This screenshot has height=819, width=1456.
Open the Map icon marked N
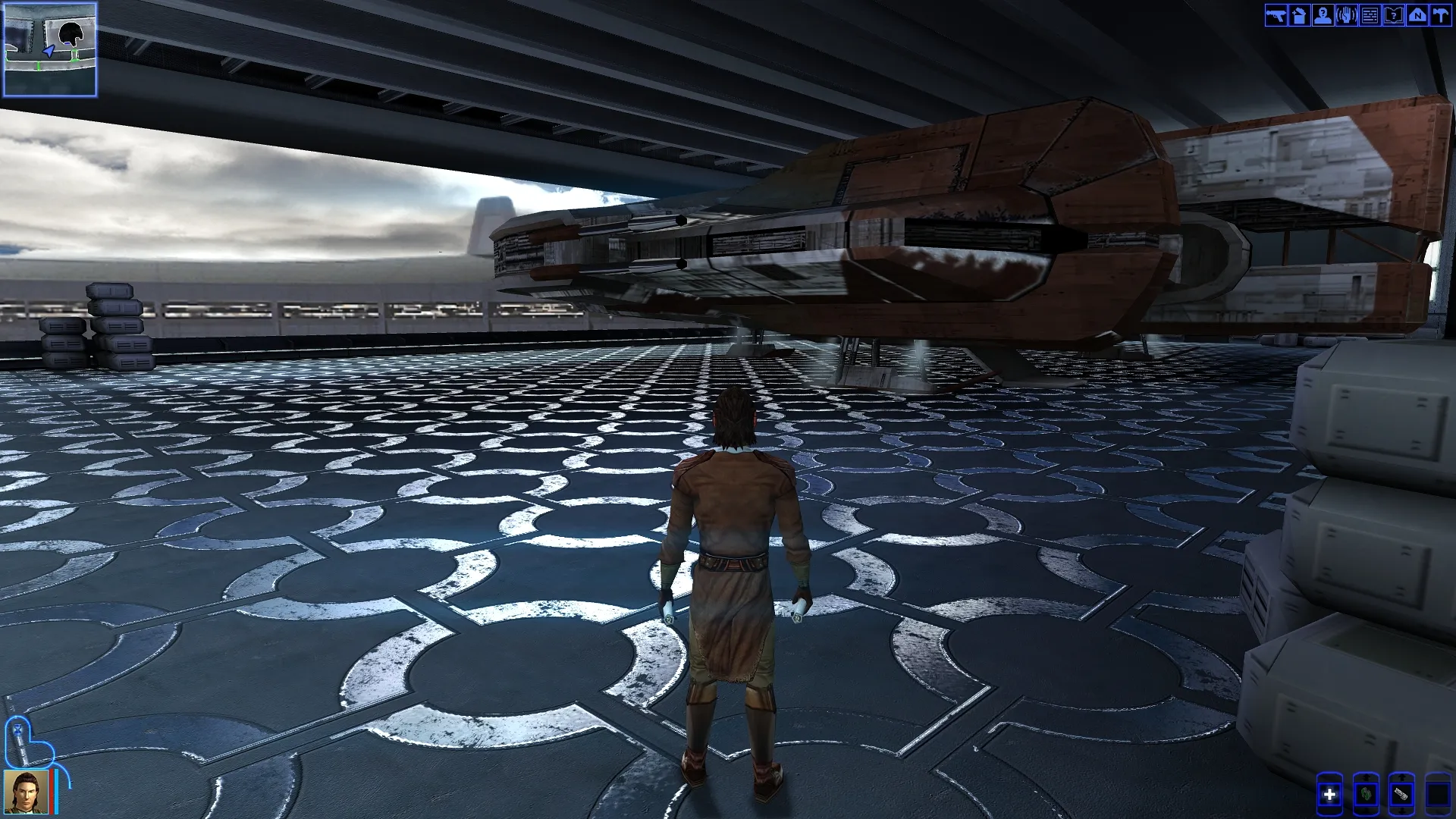[x=1417, y=15]
